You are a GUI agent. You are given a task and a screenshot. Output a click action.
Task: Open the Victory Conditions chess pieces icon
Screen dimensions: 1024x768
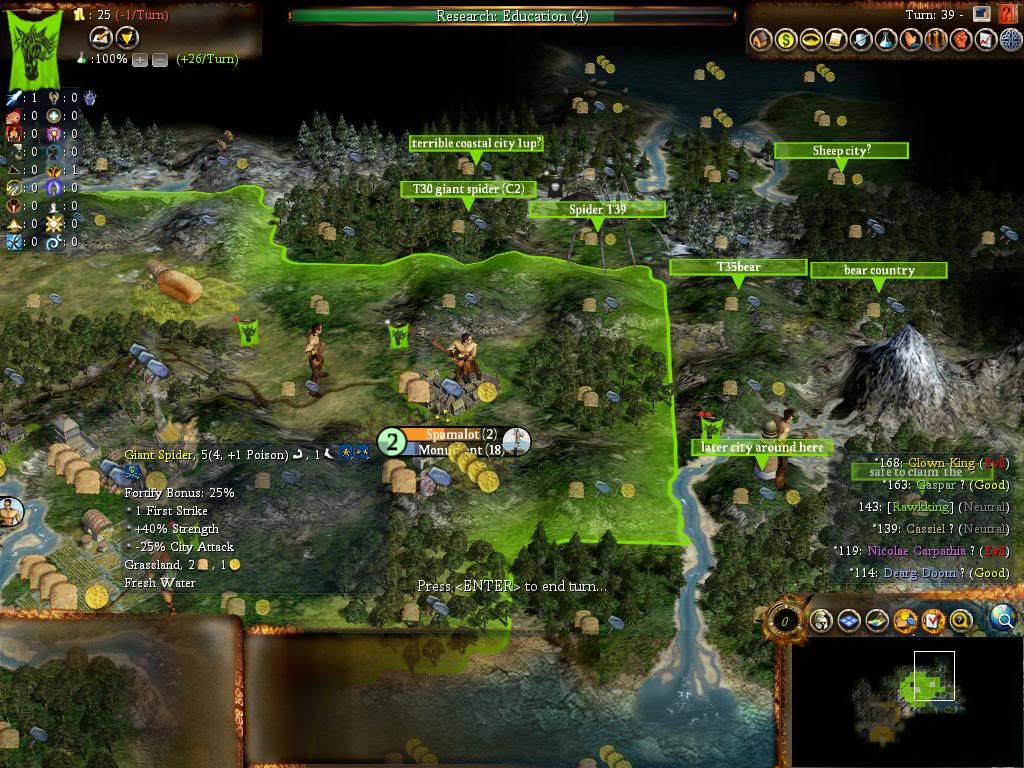(x=936, y=40)
